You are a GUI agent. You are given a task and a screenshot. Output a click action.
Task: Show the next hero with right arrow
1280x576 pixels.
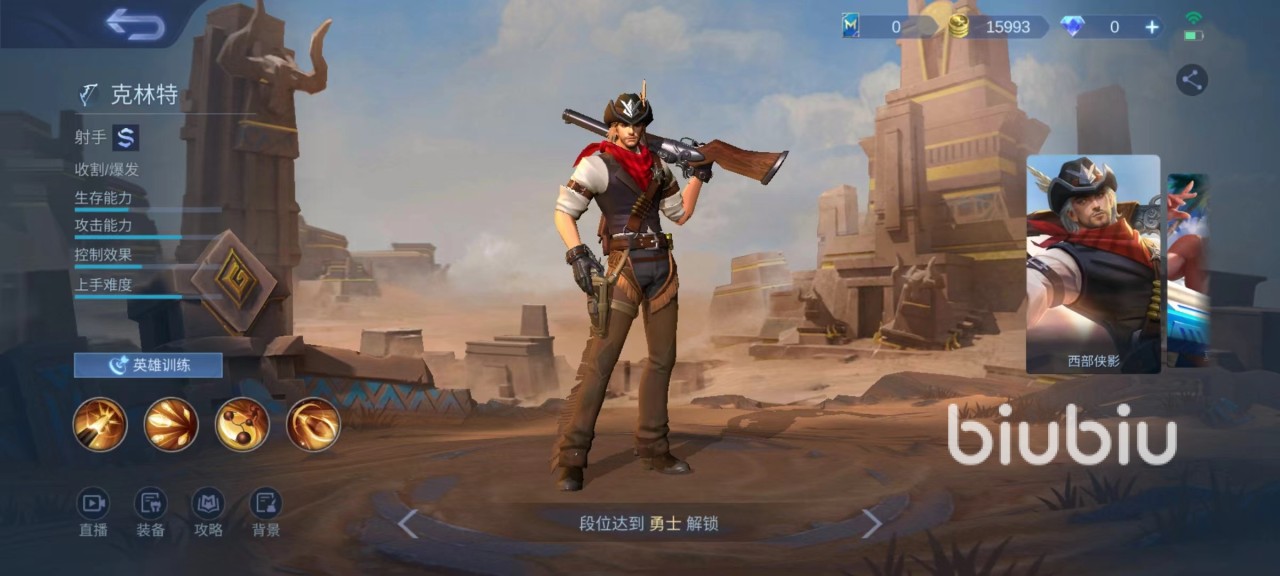[872, 523]
